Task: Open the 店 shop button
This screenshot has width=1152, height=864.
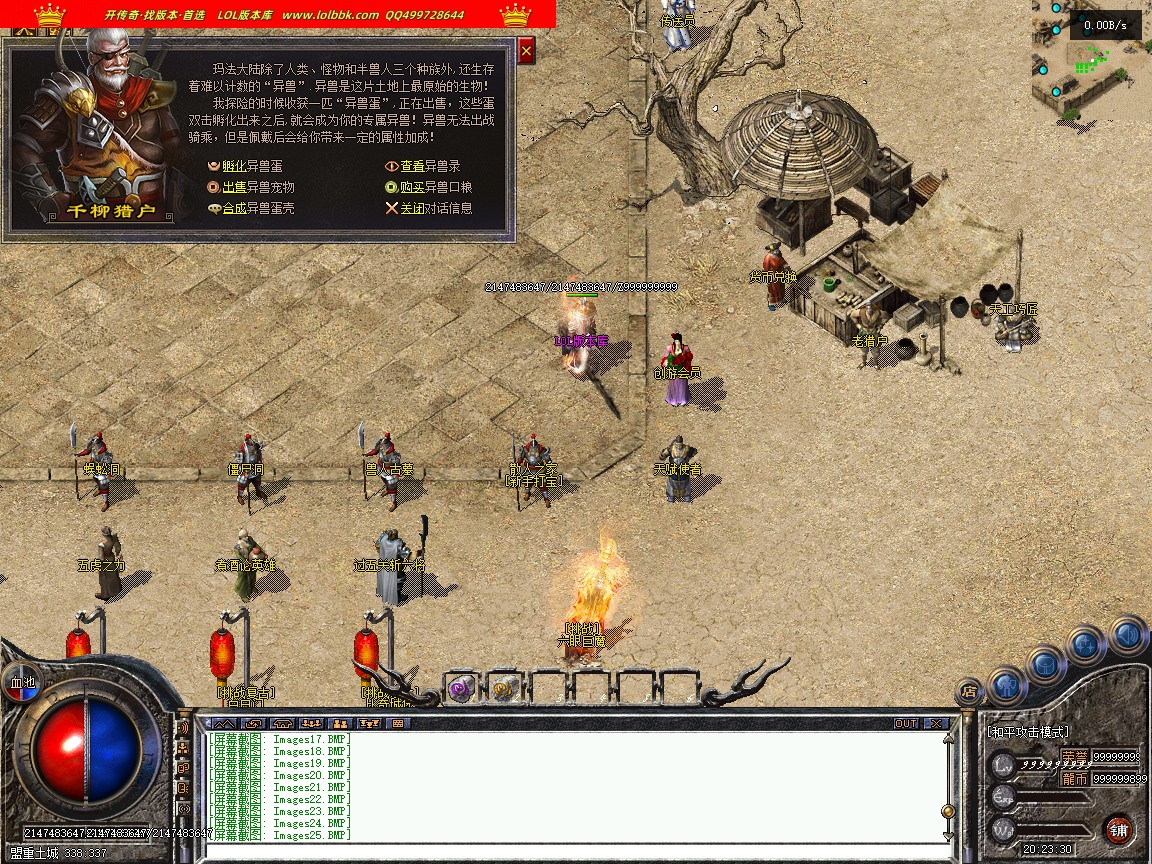Action: pyautogui.click(x=968, y=690)
